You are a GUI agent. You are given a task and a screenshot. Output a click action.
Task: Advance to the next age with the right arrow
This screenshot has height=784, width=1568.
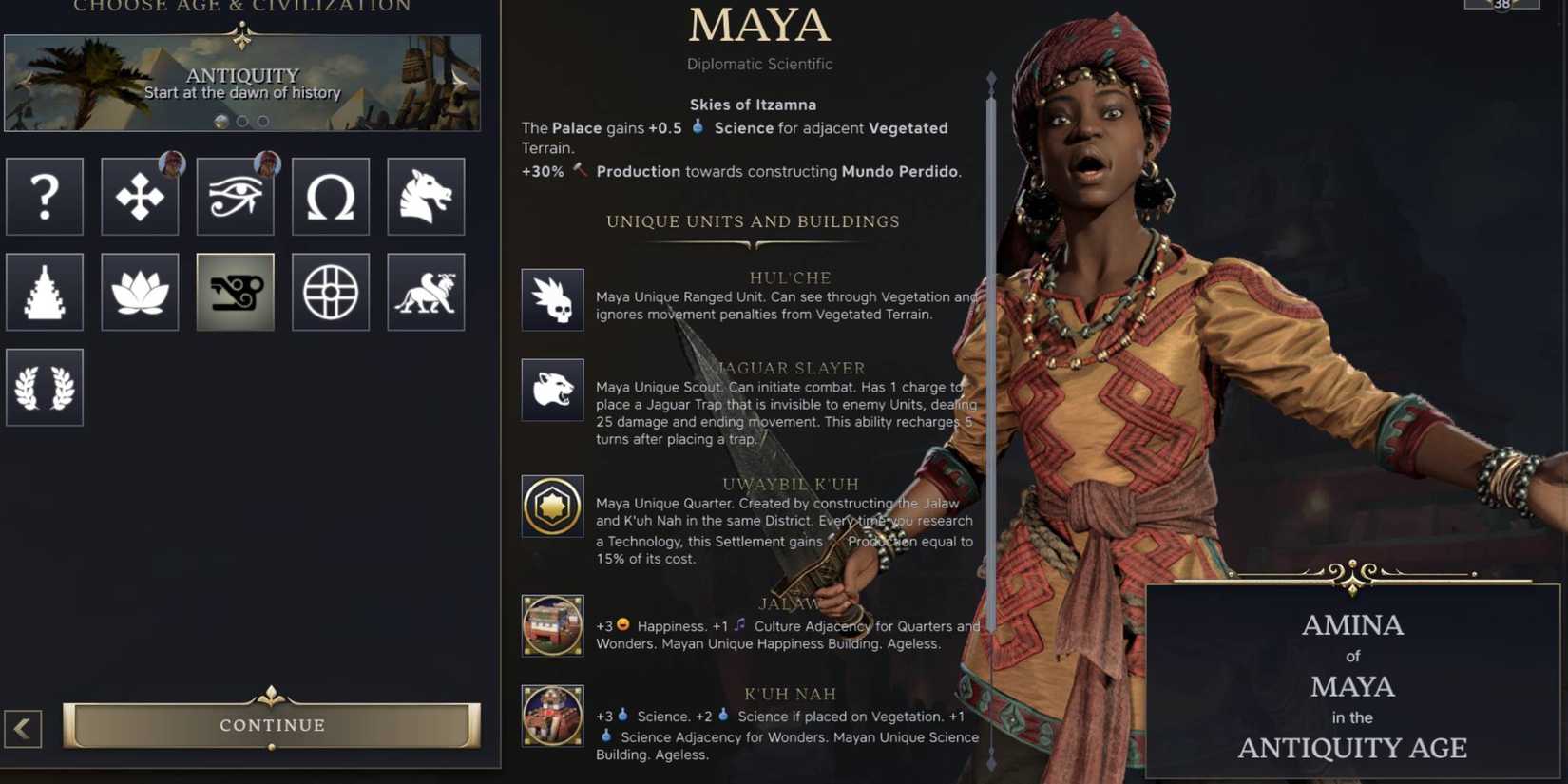click(x=462, y=84)
